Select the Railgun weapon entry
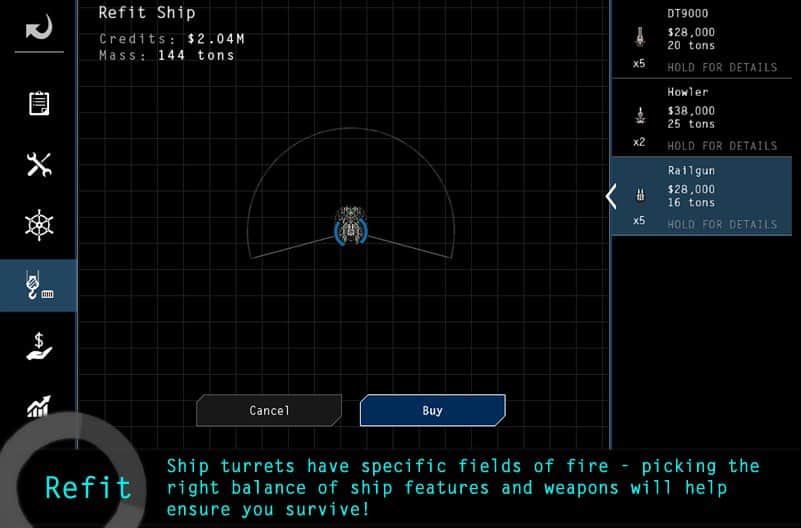This screenshot has width=801, height=528. [x=706, y=196]
